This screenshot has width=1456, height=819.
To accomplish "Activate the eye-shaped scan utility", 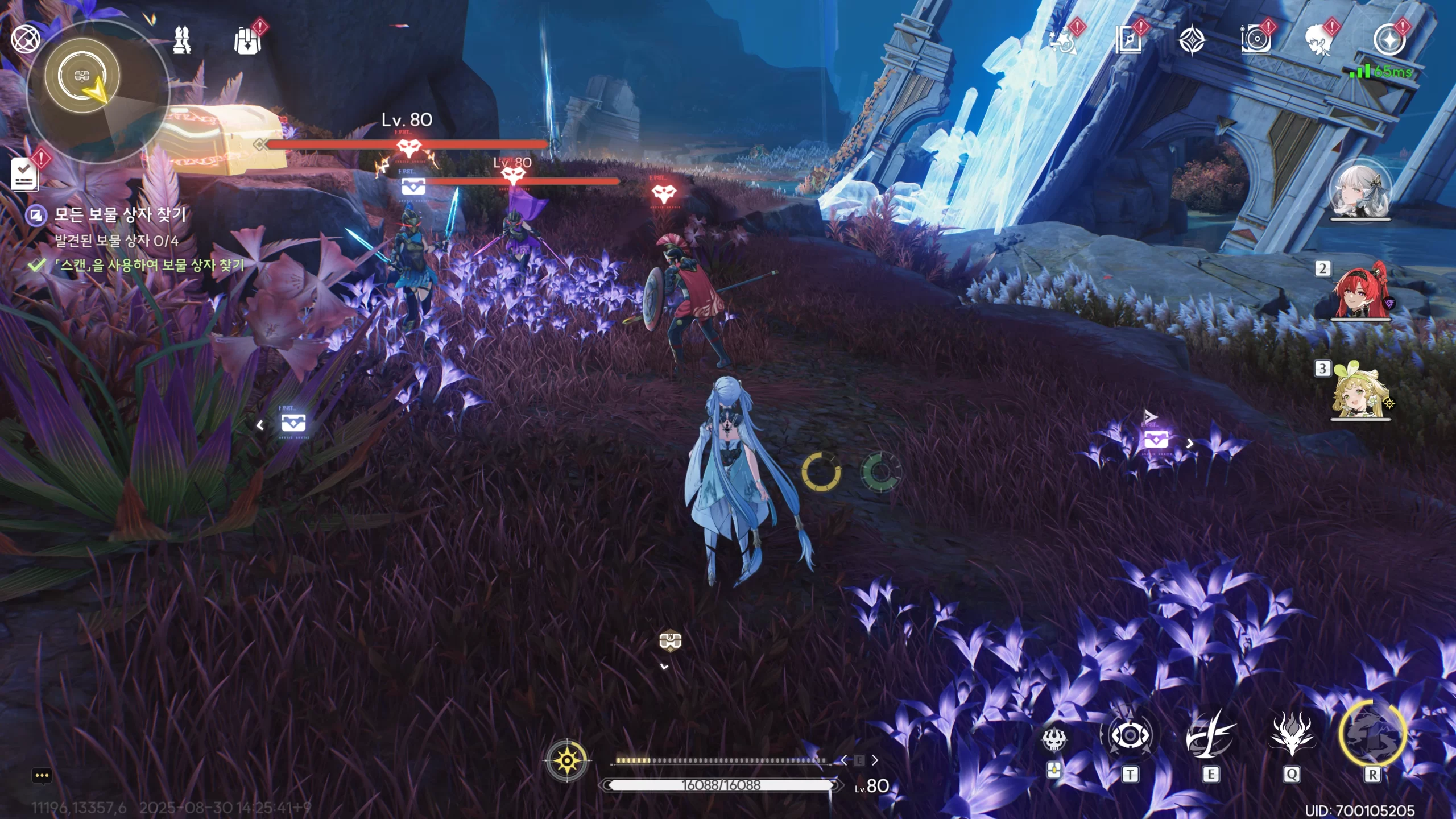I will coord(1130,736).
